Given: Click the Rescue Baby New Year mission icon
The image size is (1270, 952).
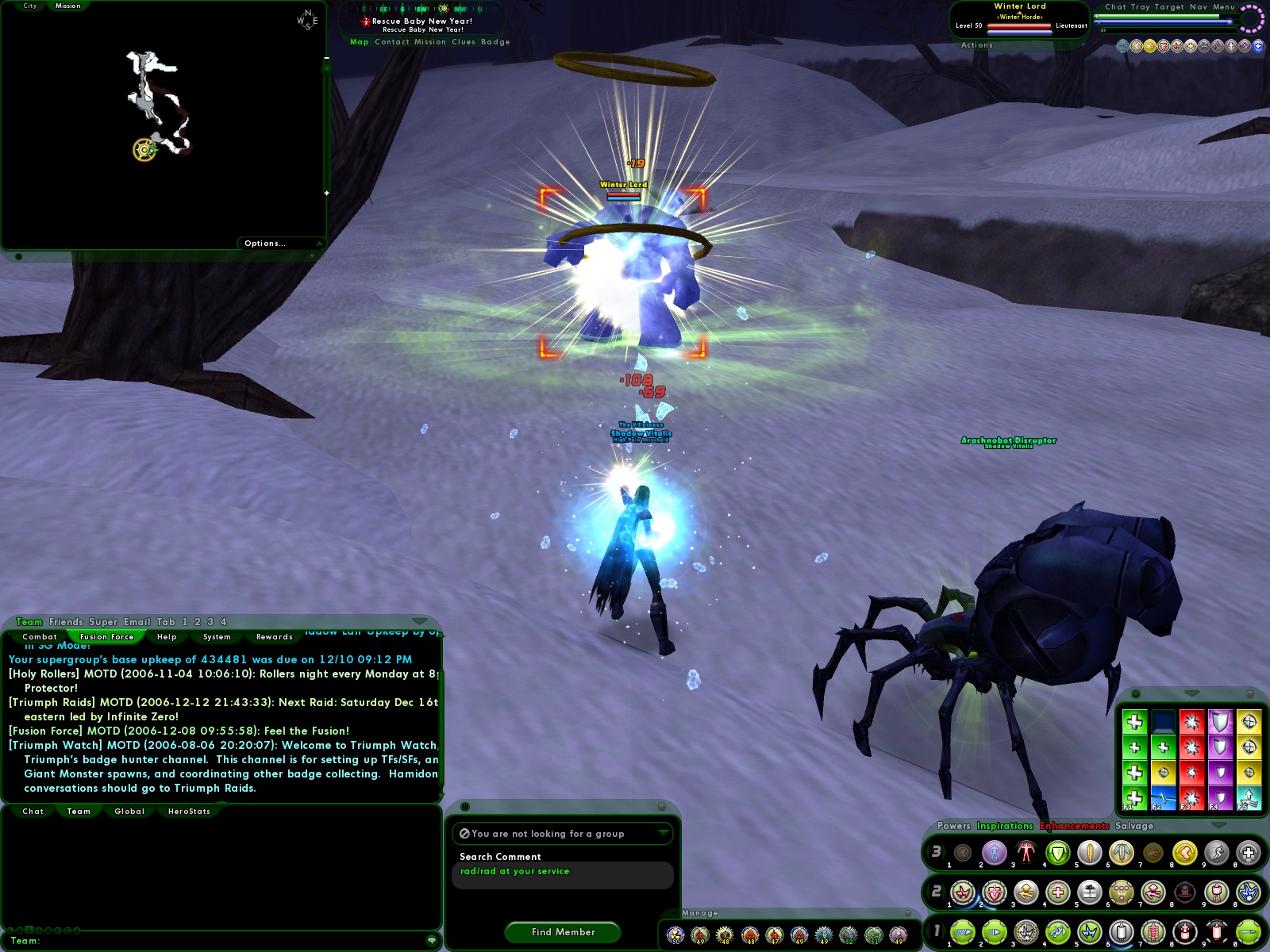Looking at the screenshot, I should 364,21.
